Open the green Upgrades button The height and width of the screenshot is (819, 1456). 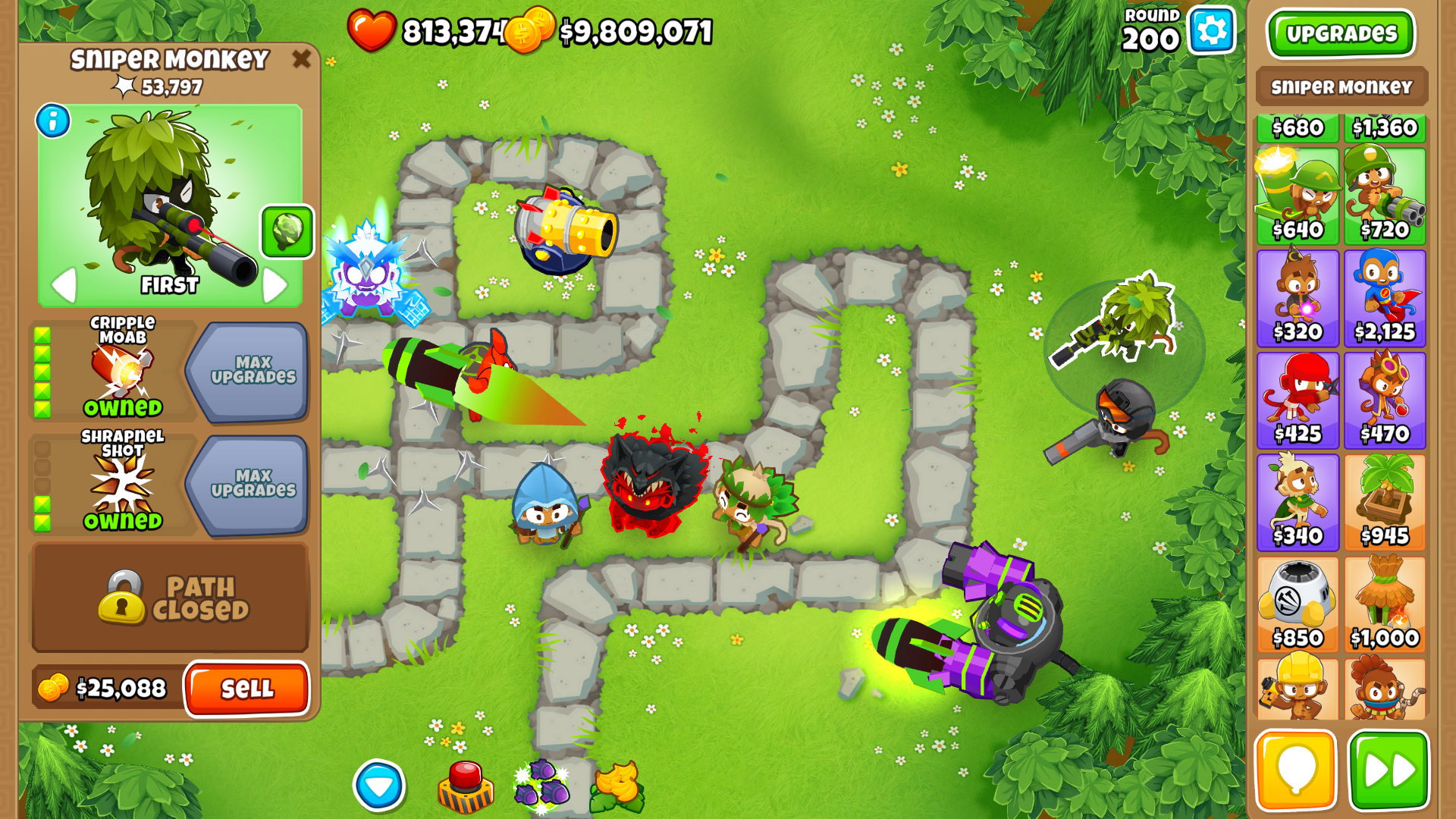click(x=1341, y=33)
